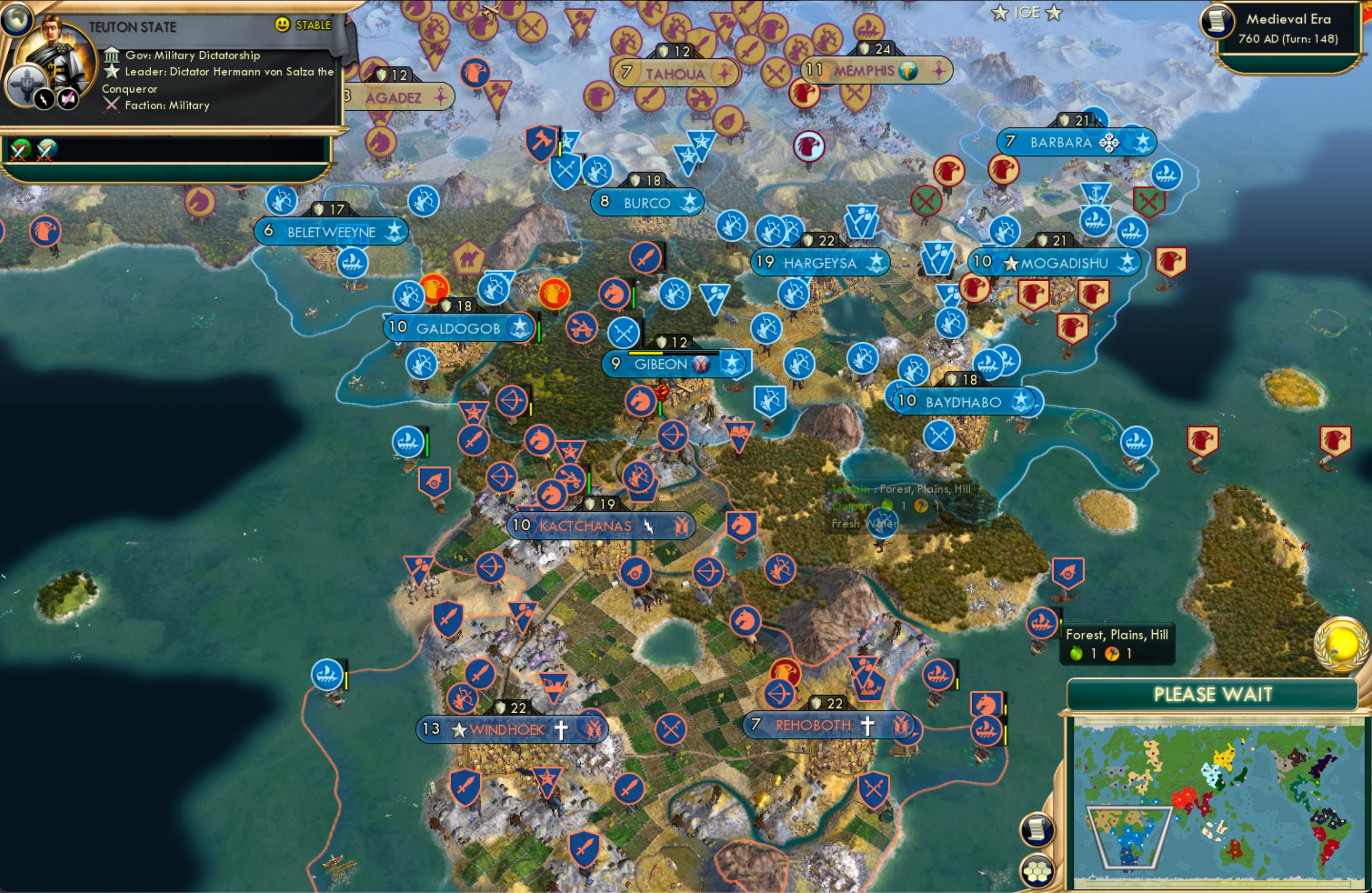Toggle the hex grid display near the minimap
This screenshot has width=1372, height=893.
click(x=1037, y=871)
